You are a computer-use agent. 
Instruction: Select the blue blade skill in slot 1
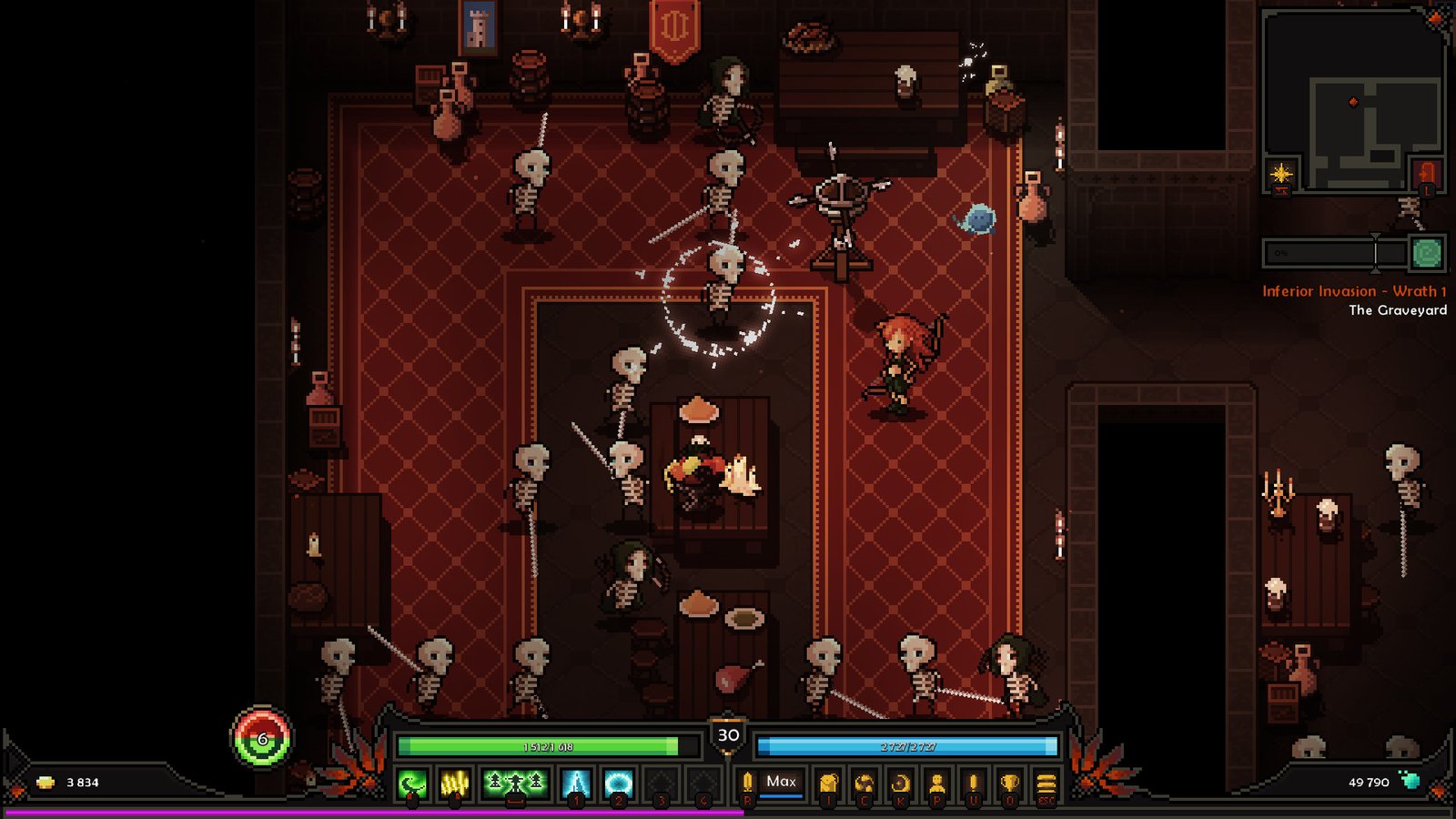(x=575, y=783)
